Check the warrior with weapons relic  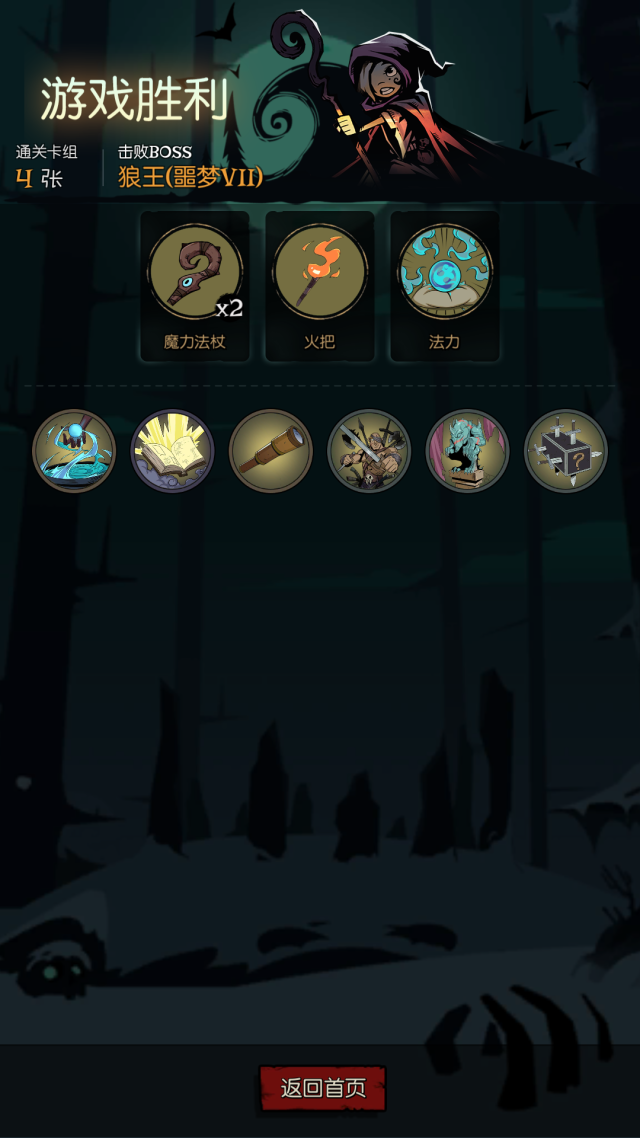coord(369,451)
